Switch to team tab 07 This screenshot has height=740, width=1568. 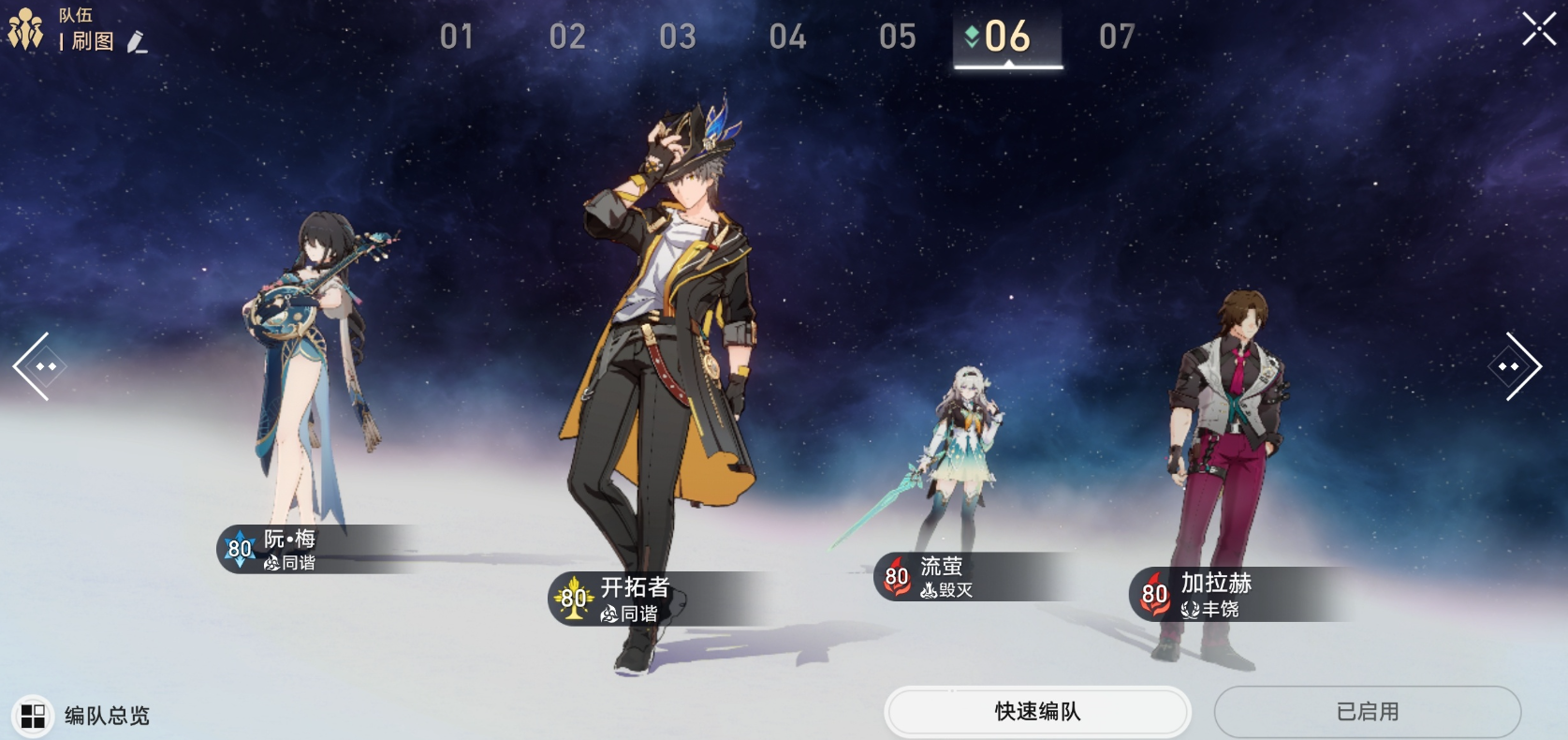1117,37
